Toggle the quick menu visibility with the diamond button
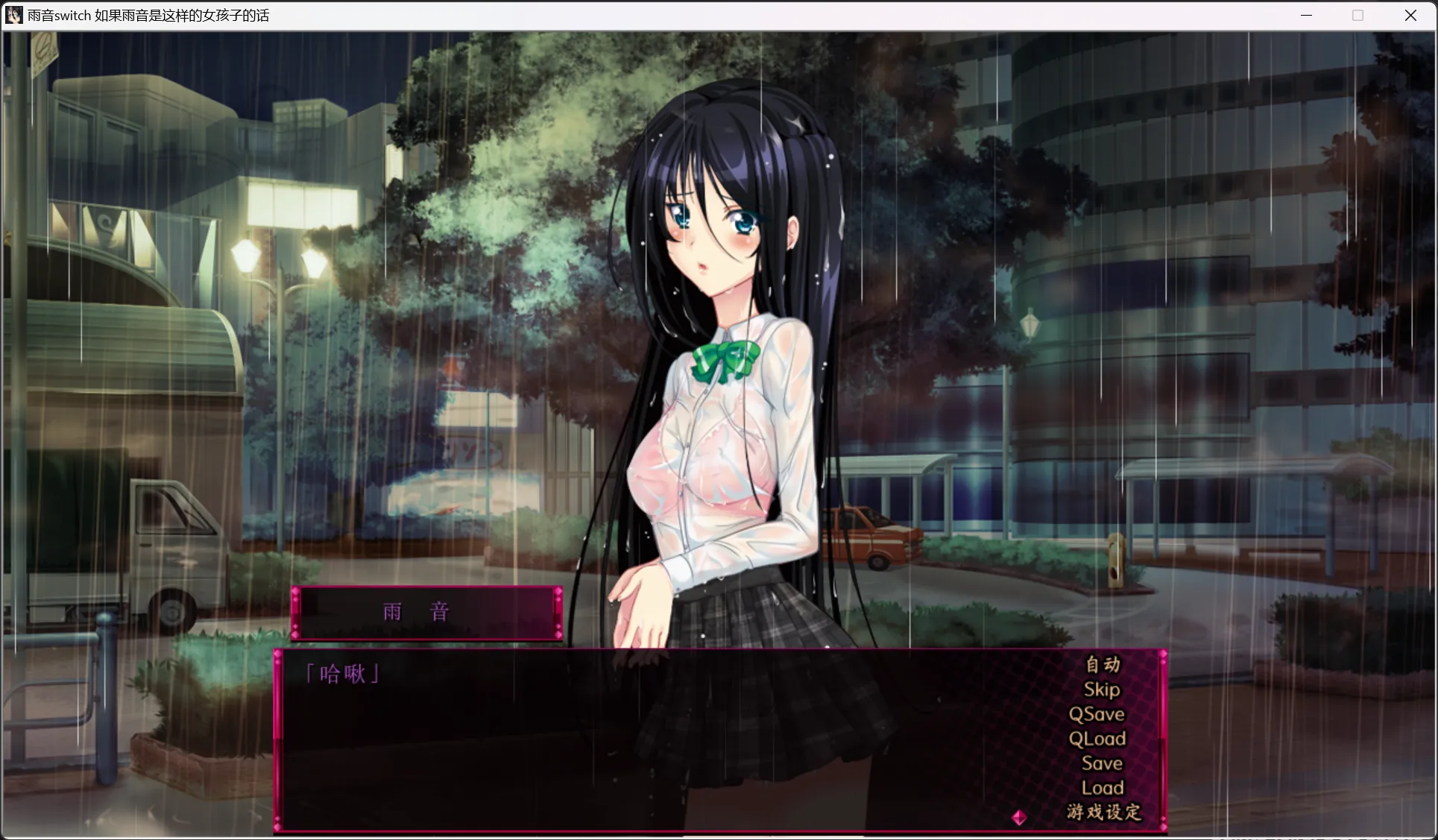Viewport: 1438px width, 840px height. [x=1019, y=817]
